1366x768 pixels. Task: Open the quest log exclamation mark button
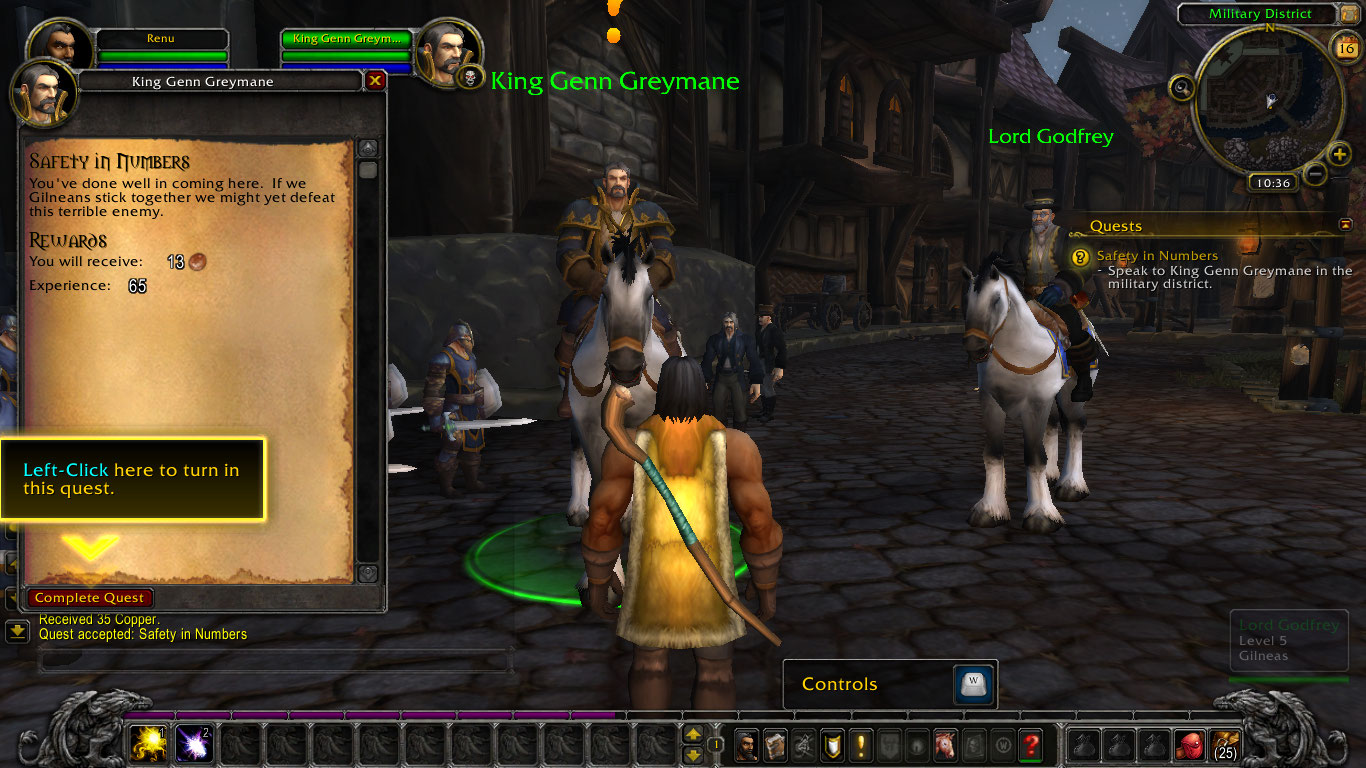860,744
